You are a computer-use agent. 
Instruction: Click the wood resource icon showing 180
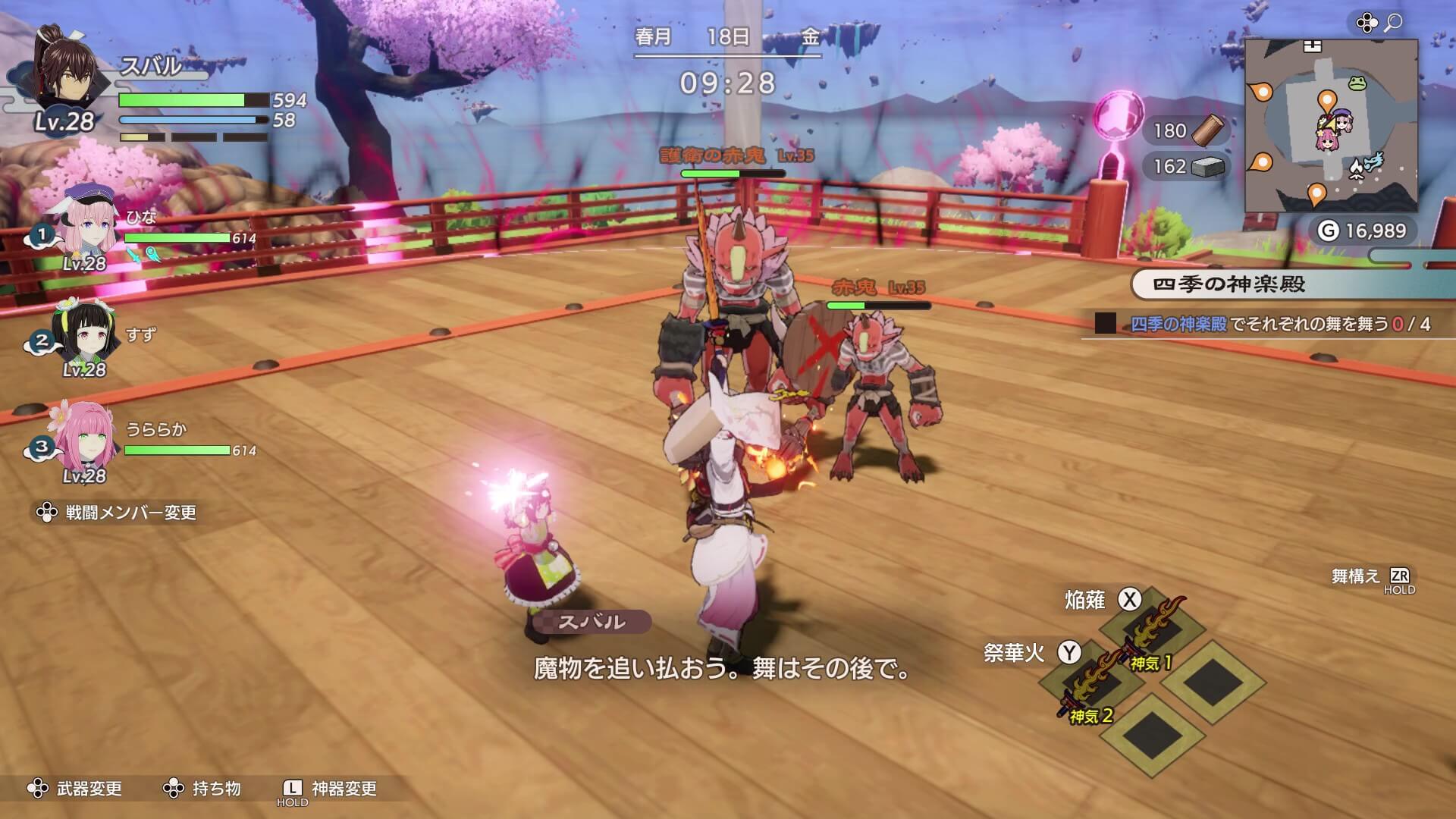(x=1207, y=130)
